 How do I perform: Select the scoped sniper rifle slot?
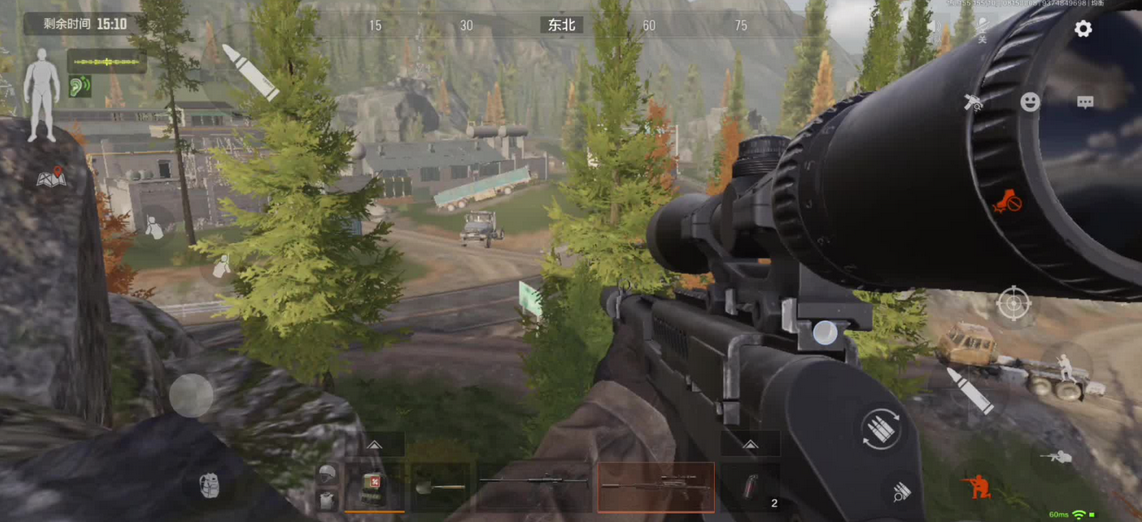656,487
